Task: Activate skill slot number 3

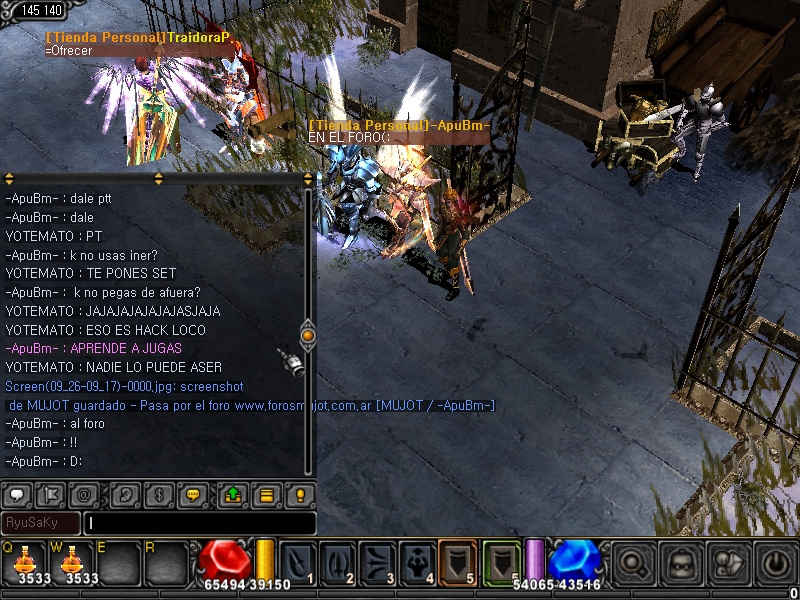Action: (x=379, y=562)
